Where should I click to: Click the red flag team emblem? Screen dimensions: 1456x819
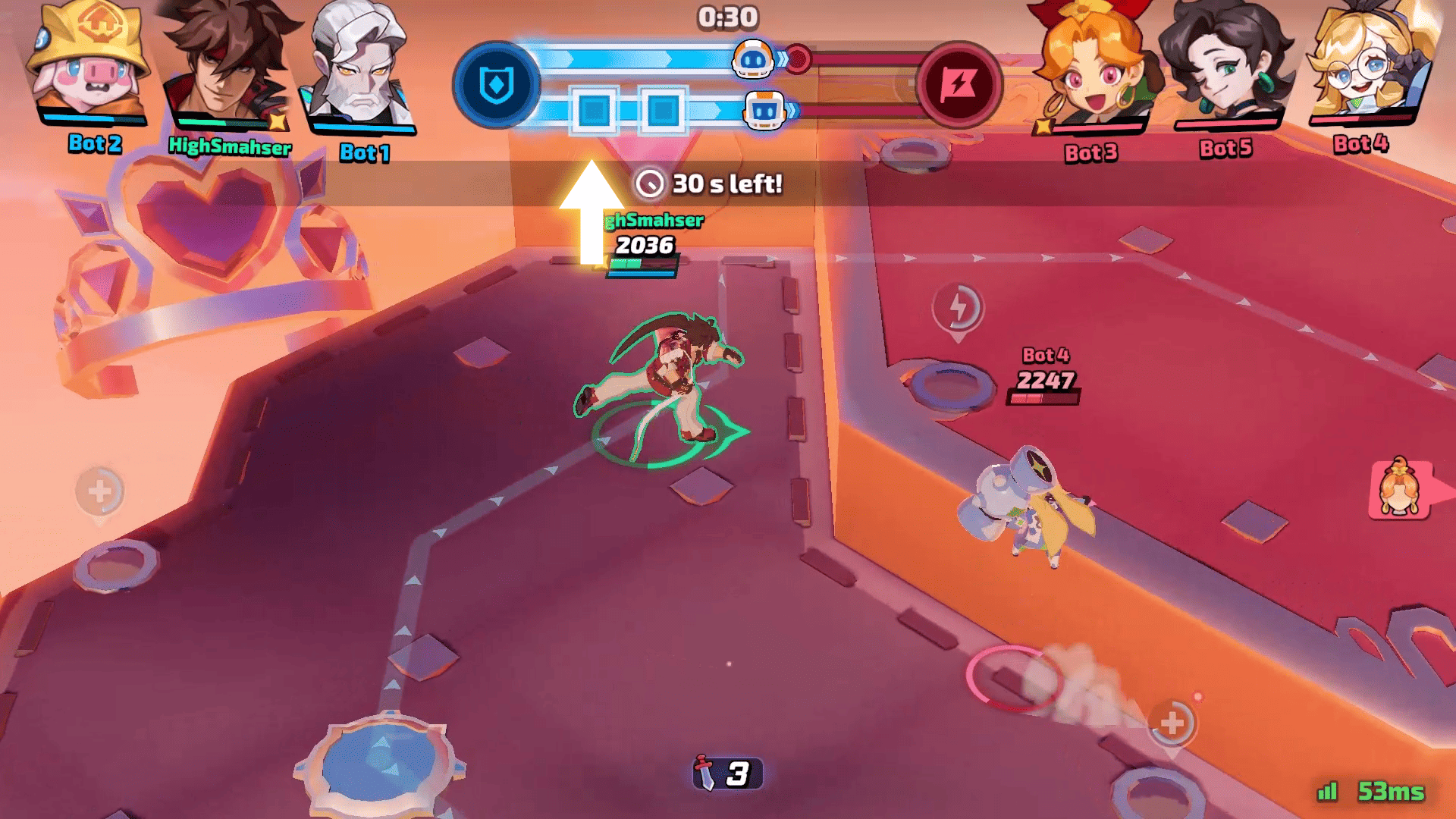coord(959,84)
